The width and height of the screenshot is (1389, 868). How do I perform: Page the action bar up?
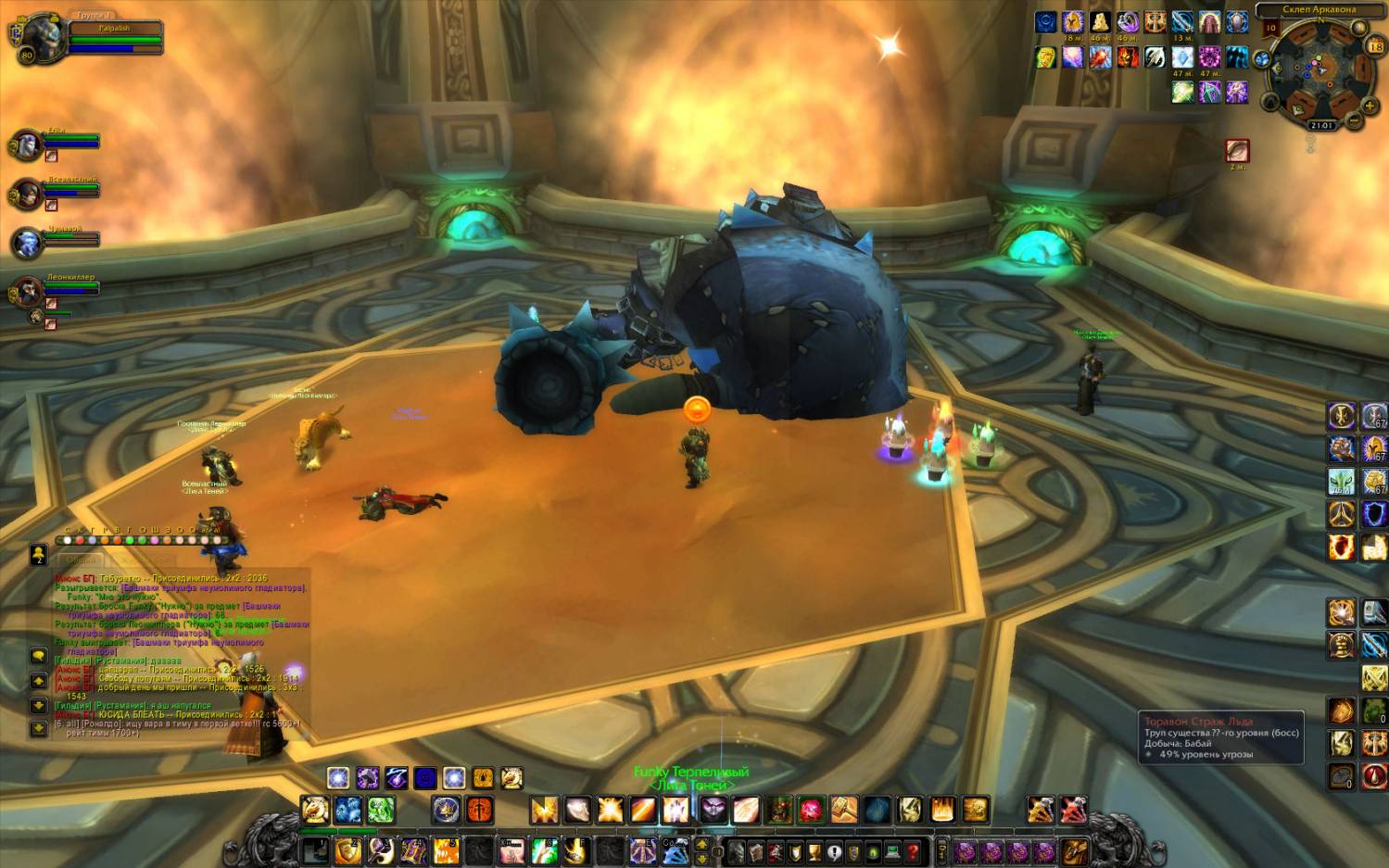pyautogui.click(x=701, y=844)
